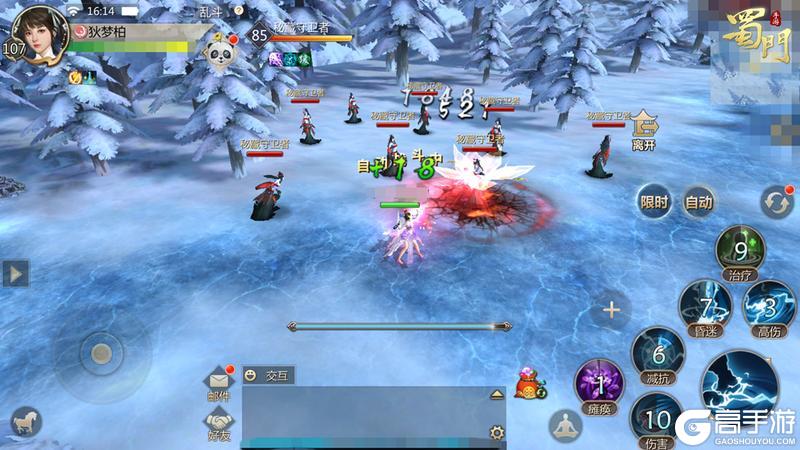Tap the large lightning main attack button
This screenshot has width=800, height=450.
point(740,385)
